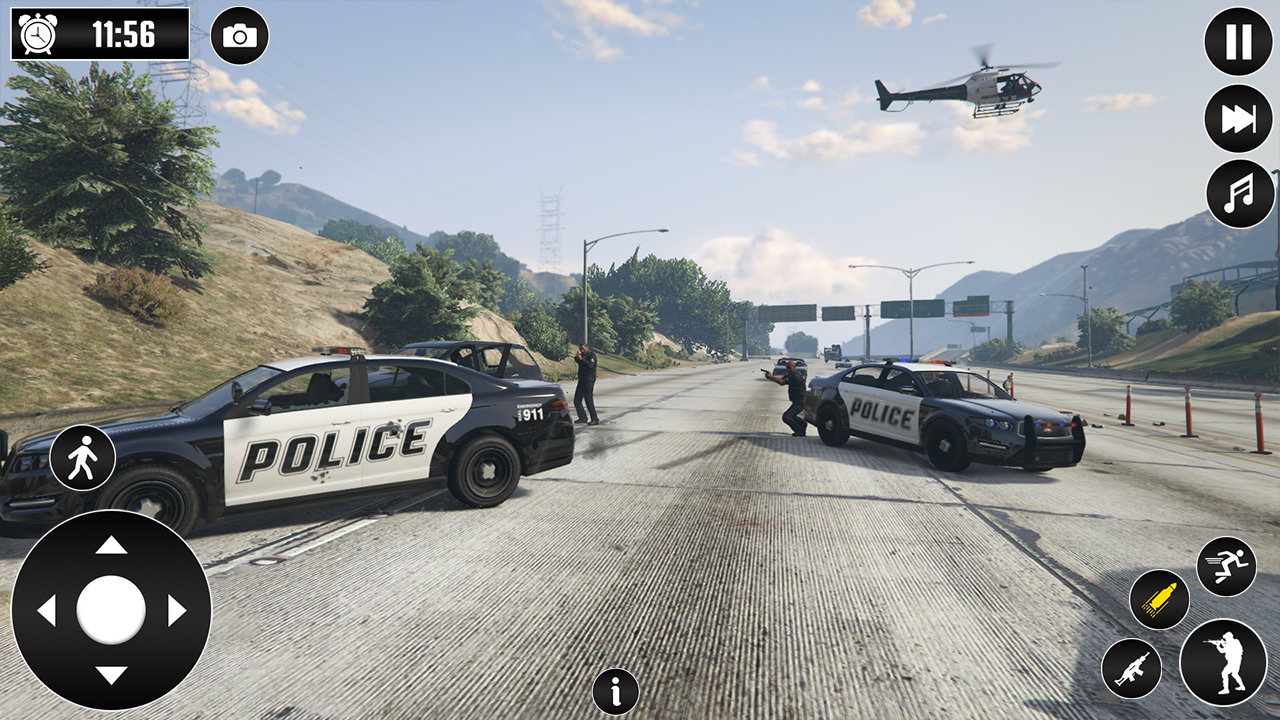Tap the walking character icon

(x=84, y=456)
